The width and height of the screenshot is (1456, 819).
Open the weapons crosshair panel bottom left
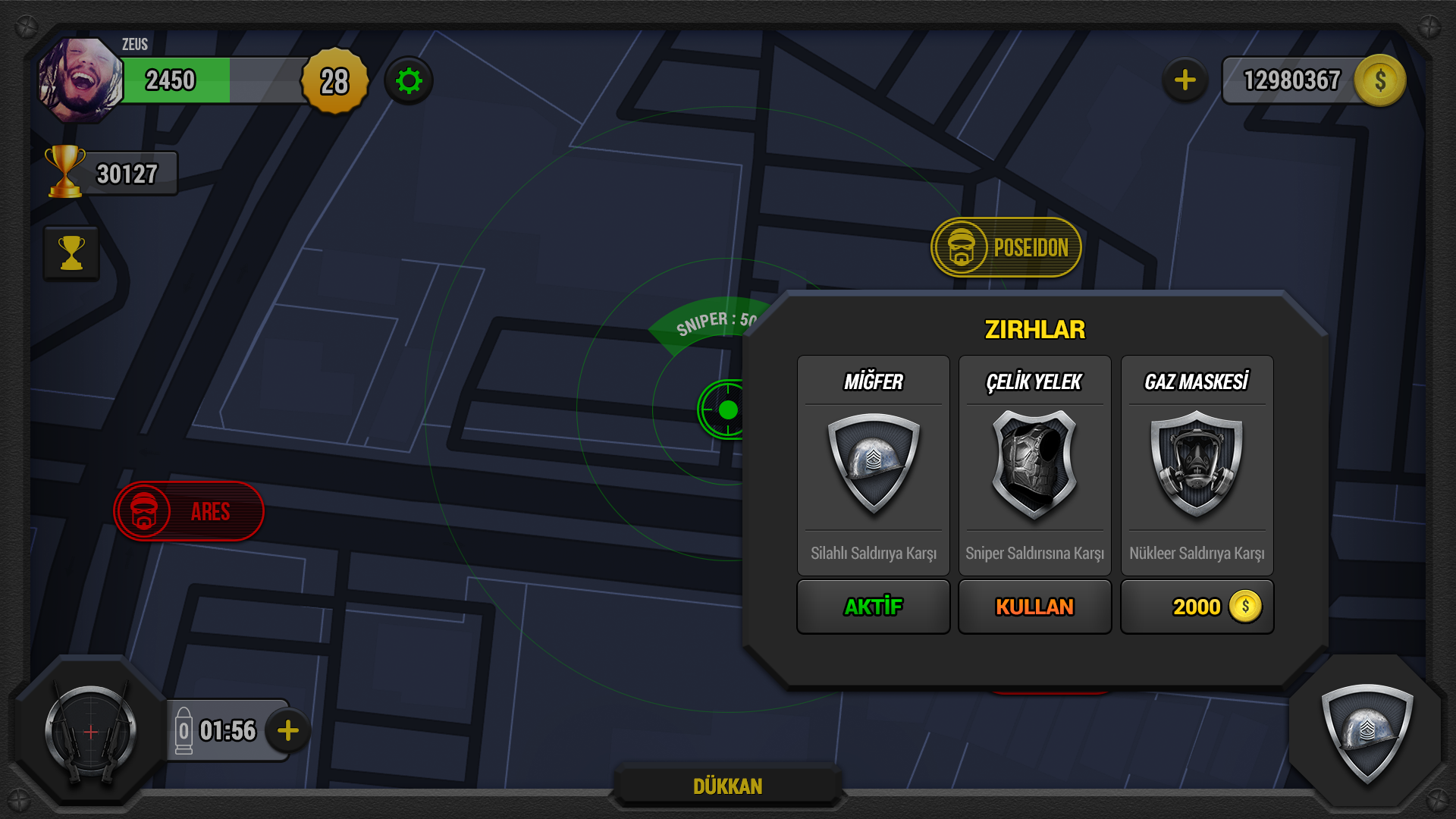(x=89, y=730)
